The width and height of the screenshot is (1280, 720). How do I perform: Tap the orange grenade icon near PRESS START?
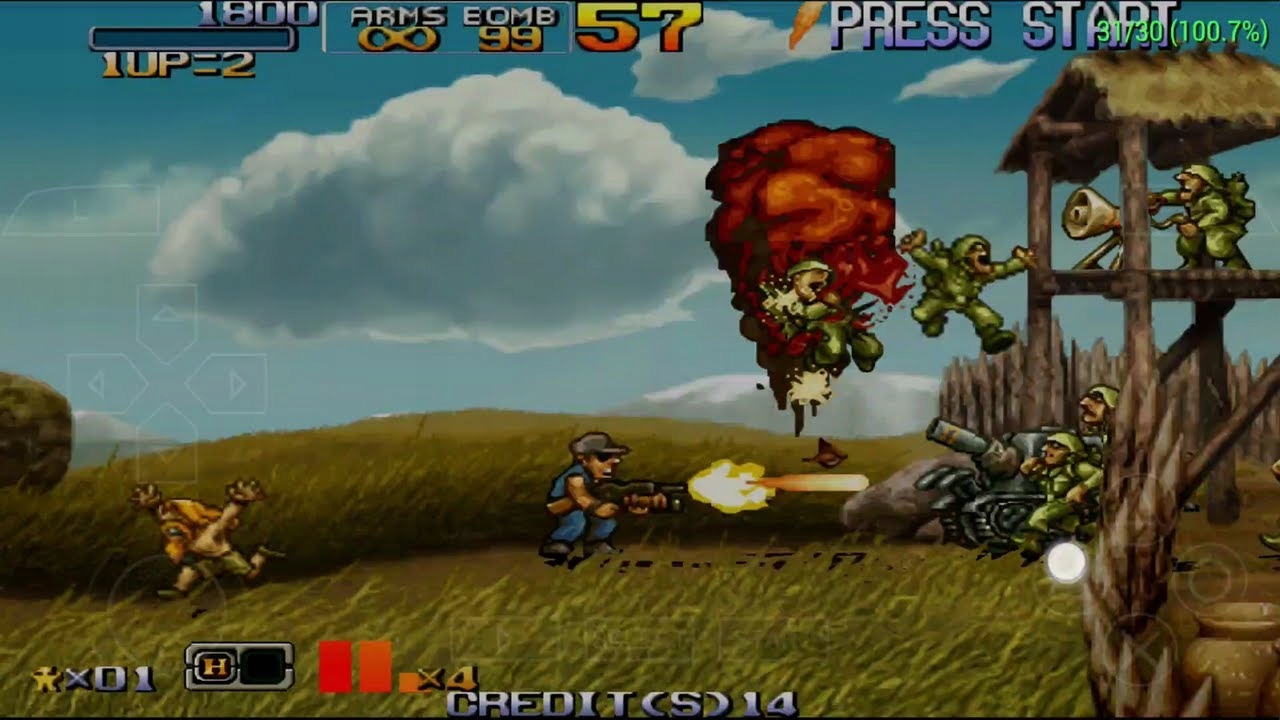tap(803, 25)
